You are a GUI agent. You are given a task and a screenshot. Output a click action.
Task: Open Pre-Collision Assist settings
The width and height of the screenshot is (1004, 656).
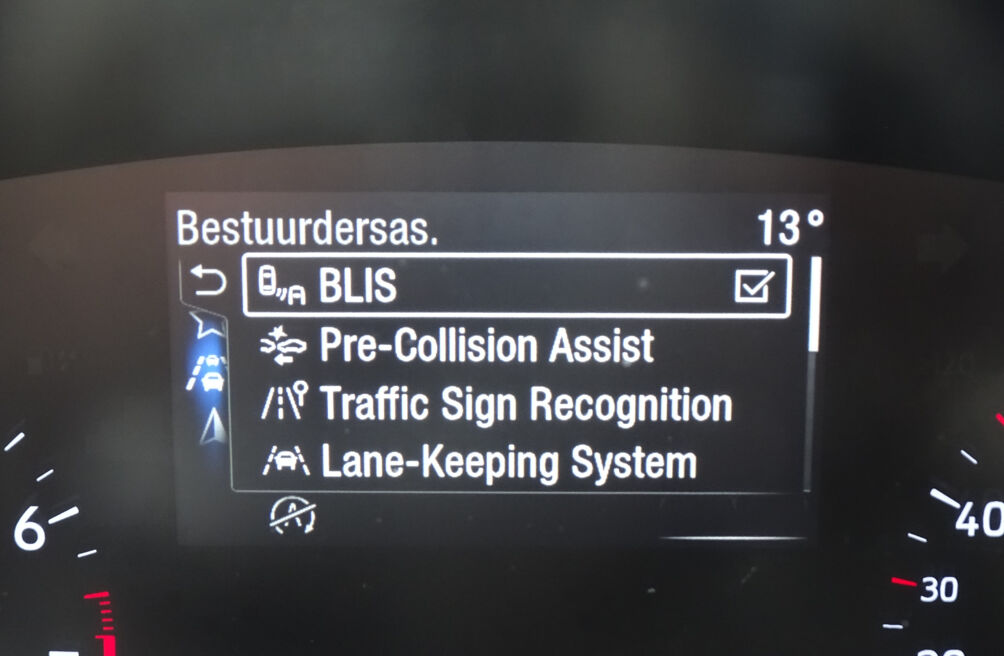[486, 346]
